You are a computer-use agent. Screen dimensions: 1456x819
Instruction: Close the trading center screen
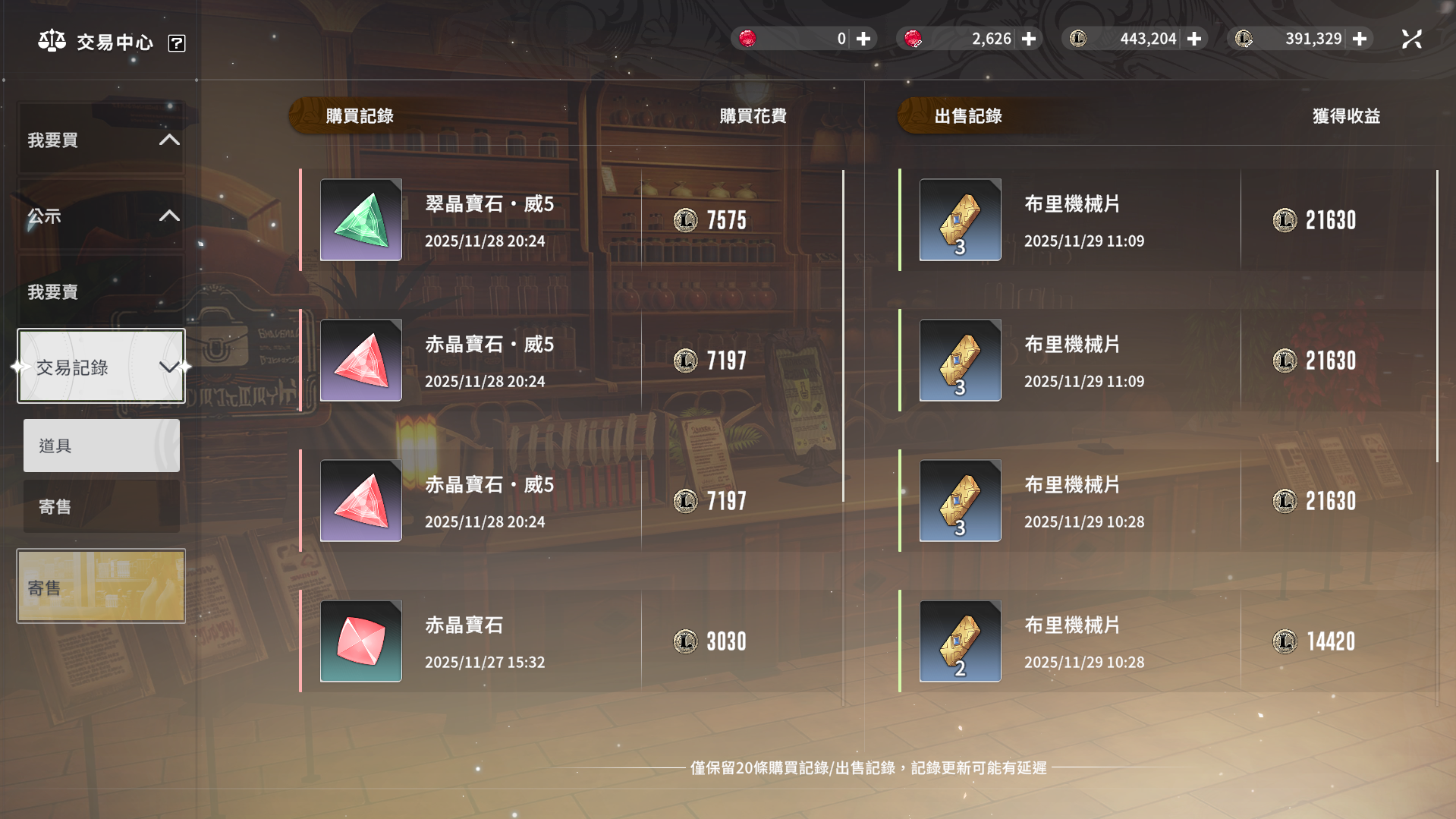point(1411,39)
